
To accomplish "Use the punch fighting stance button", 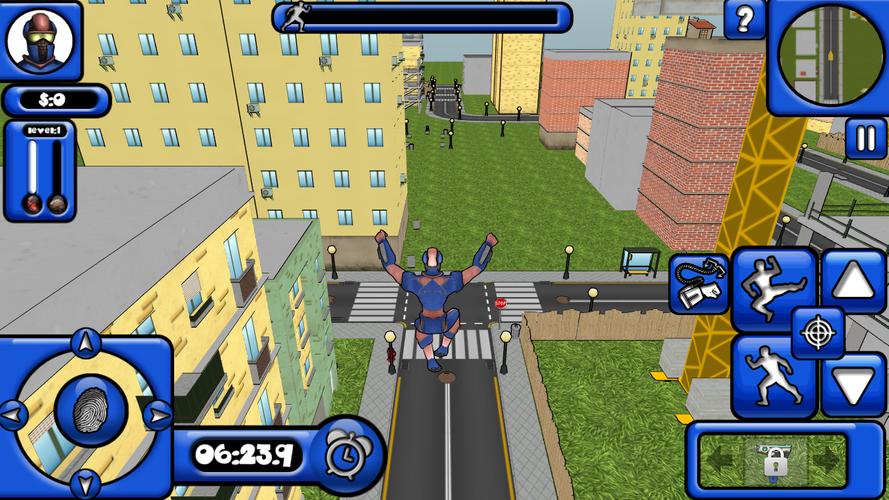I will tap(771, 374).
